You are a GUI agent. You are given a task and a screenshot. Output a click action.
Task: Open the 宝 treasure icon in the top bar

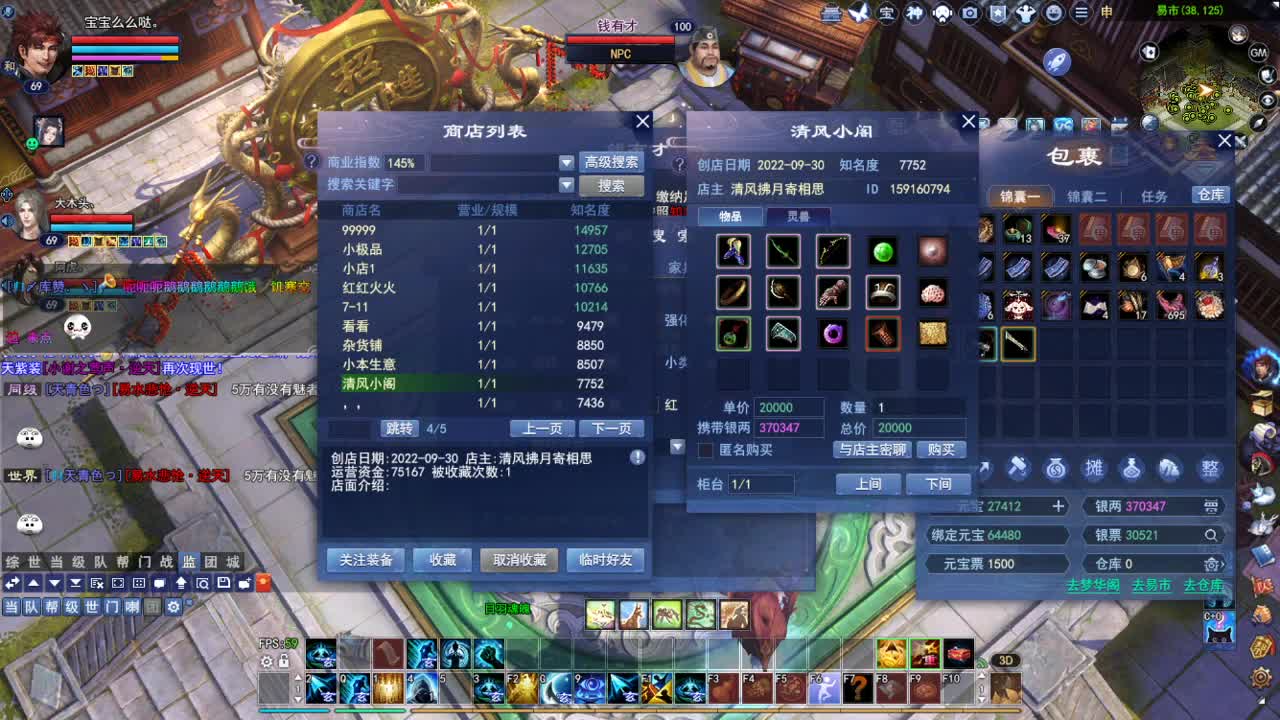(886, 13)
